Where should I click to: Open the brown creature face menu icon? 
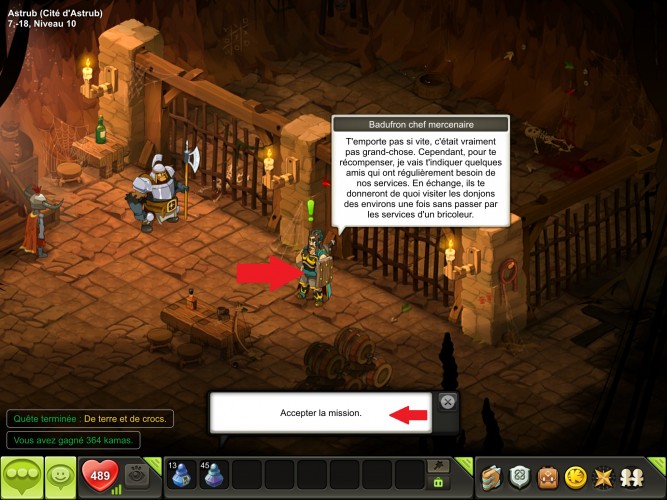[547, 477]
